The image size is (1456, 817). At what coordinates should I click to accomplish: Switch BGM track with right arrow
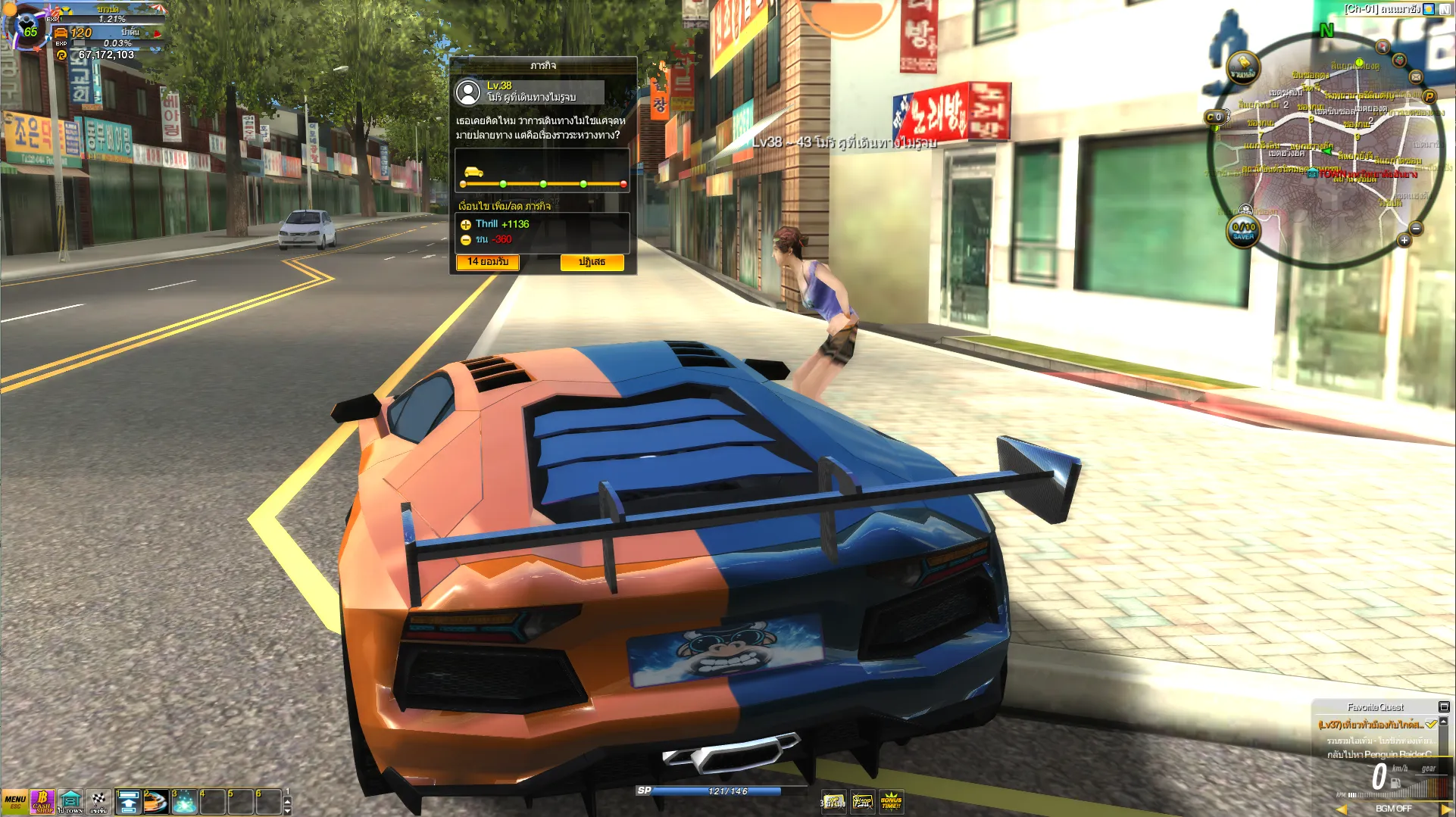click(1445, 809)
